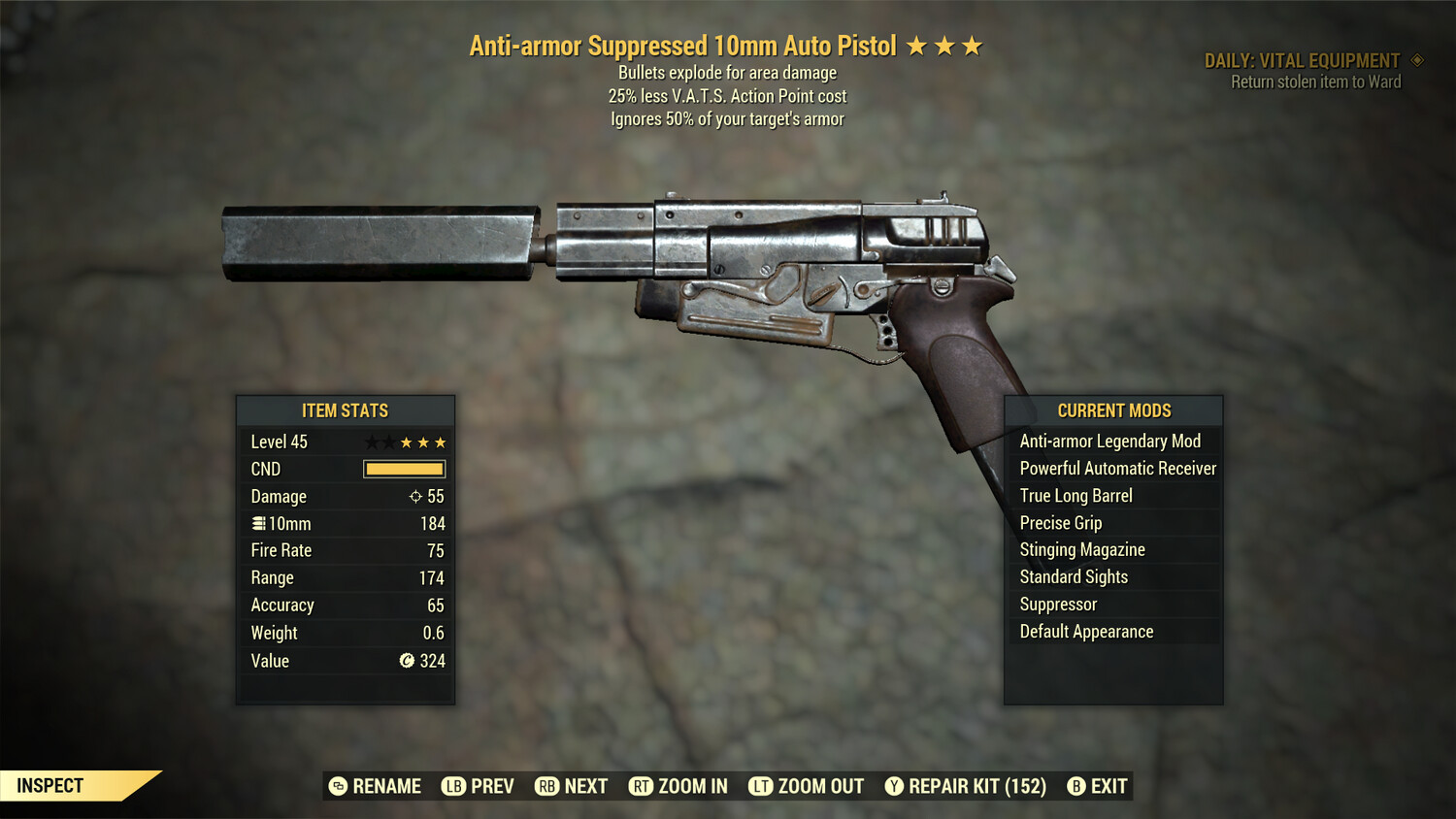Screen dimensions: 1456x819
Task: Select the Anti-armor Legendary Mod entry
Action: click(1109, 441)
